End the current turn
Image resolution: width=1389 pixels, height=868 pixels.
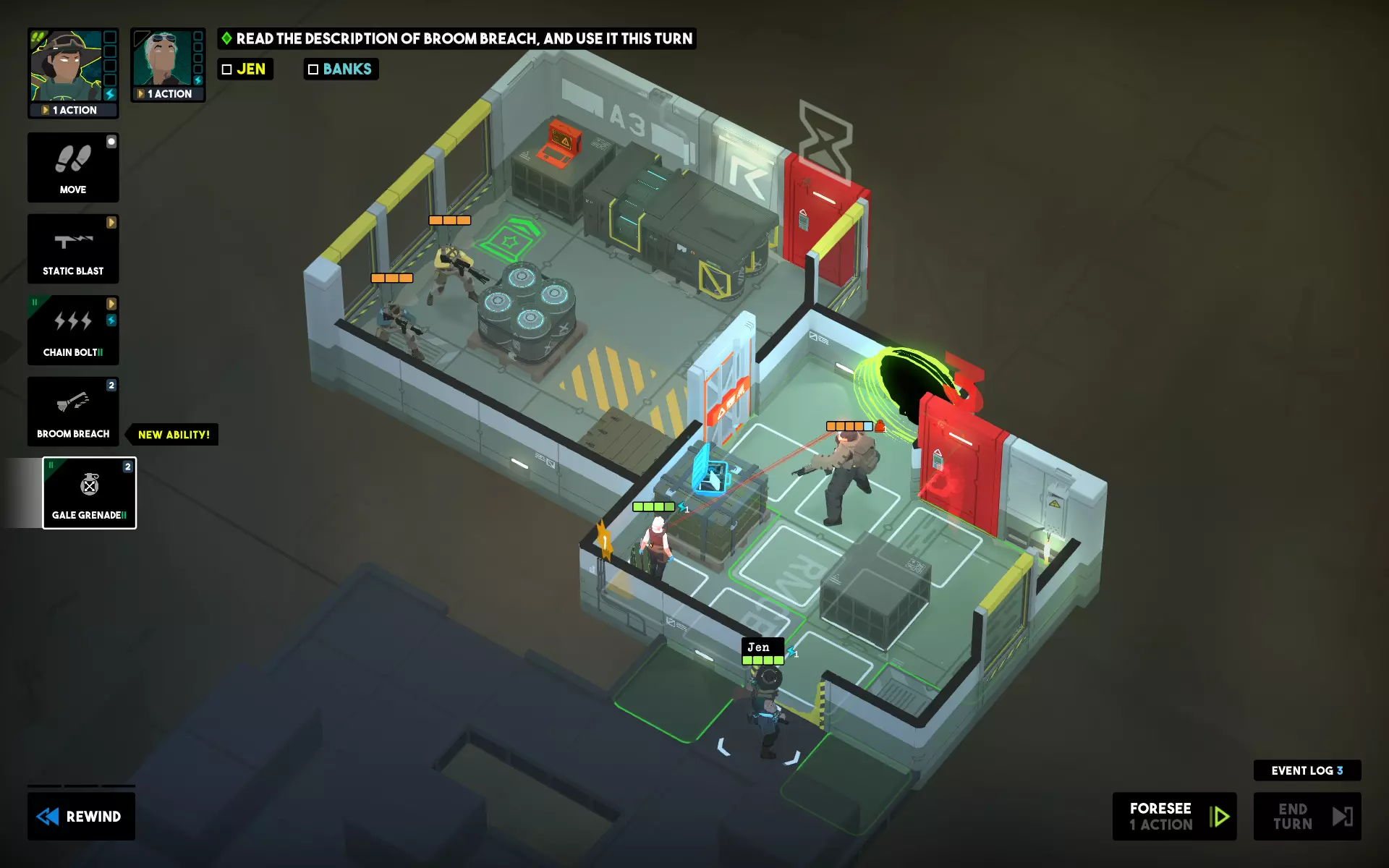(x=1307, y=816)
